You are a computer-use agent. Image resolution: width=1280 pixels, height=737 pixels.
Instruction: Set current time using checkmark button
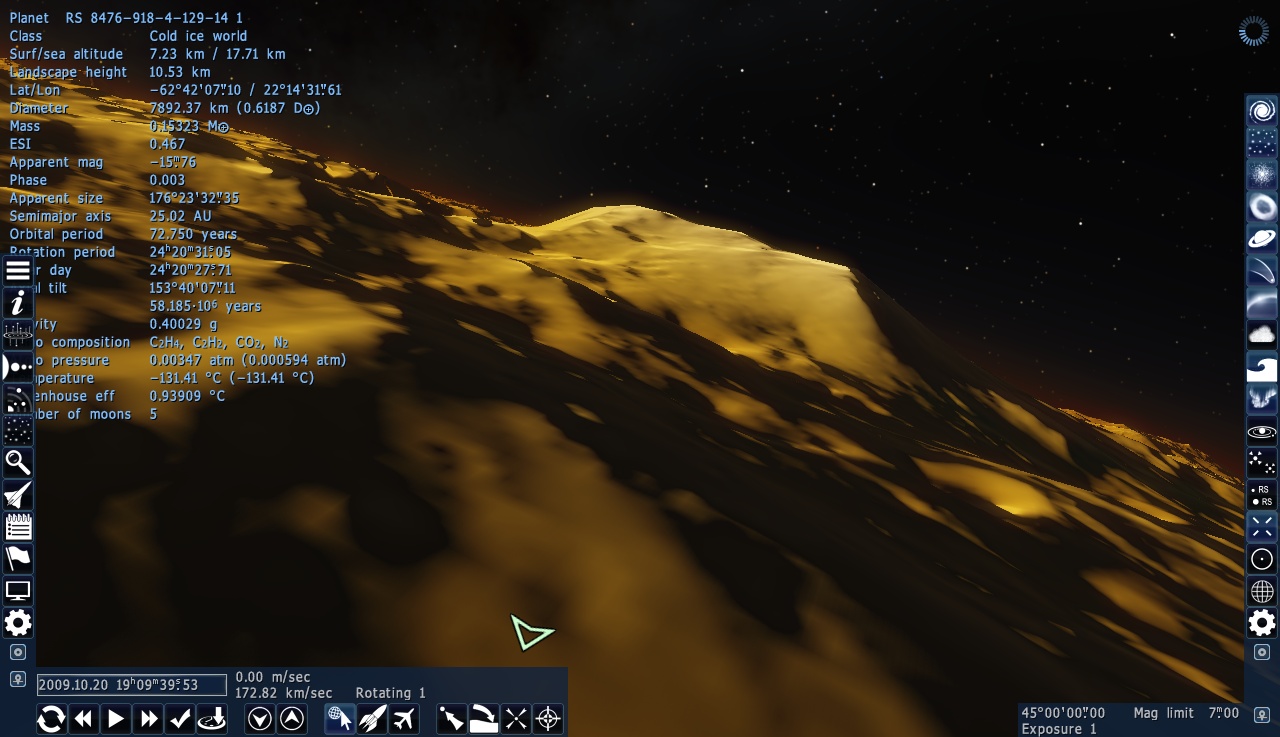pyautogui.click(x=180, y=718)
